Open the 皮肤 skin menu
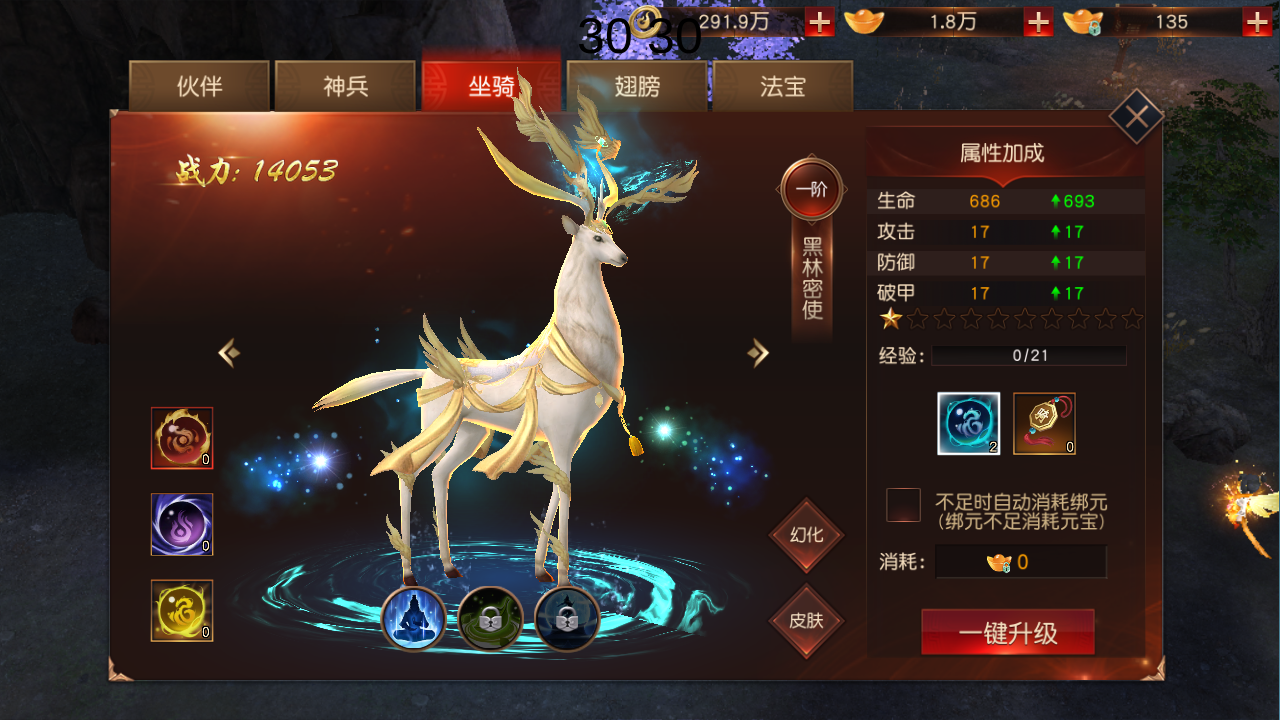The width and height of the screenshot is (1280, 720). tap(806, 620)
